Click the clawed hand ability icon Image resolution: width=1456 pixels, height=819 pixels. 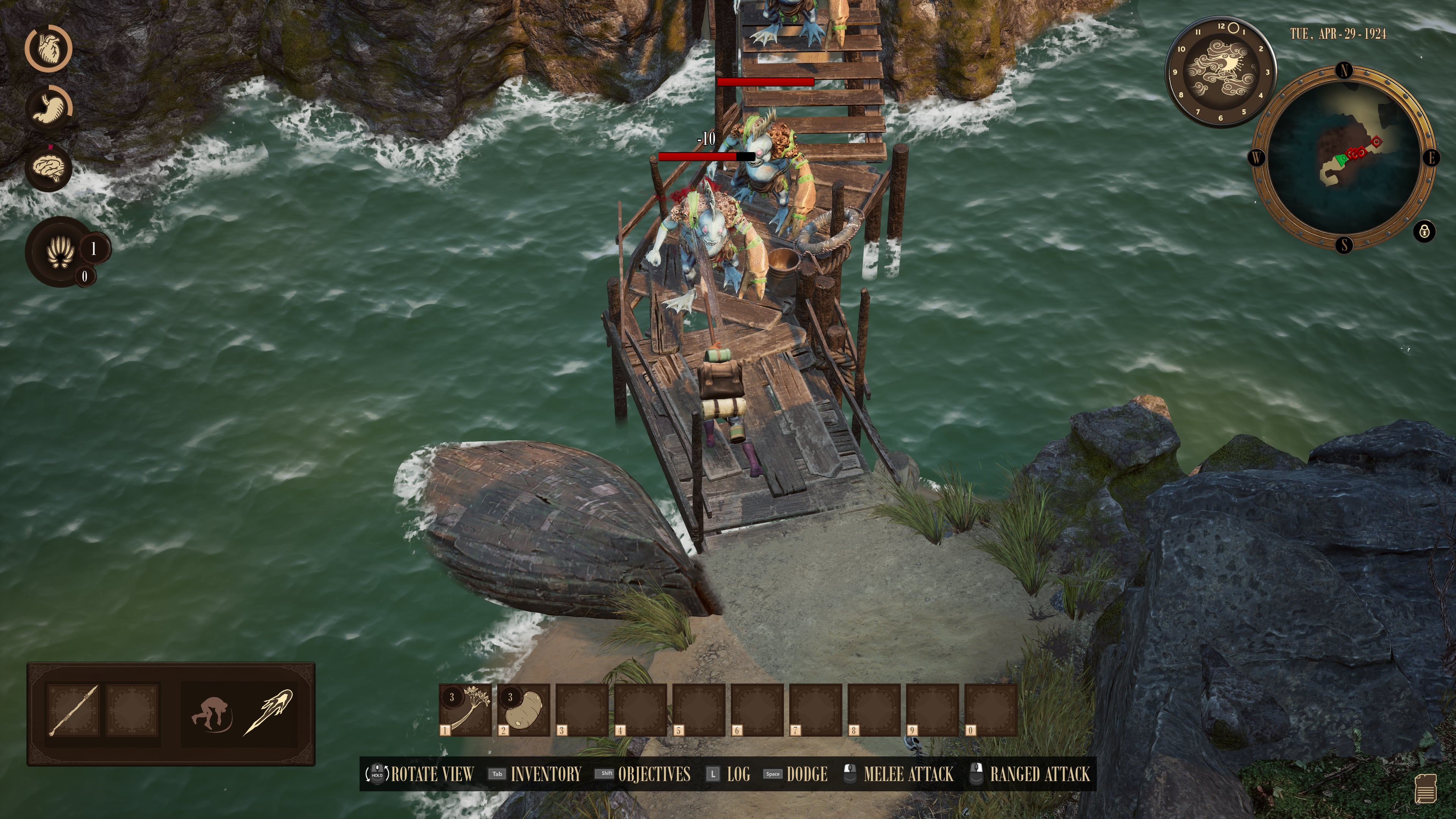60,252
